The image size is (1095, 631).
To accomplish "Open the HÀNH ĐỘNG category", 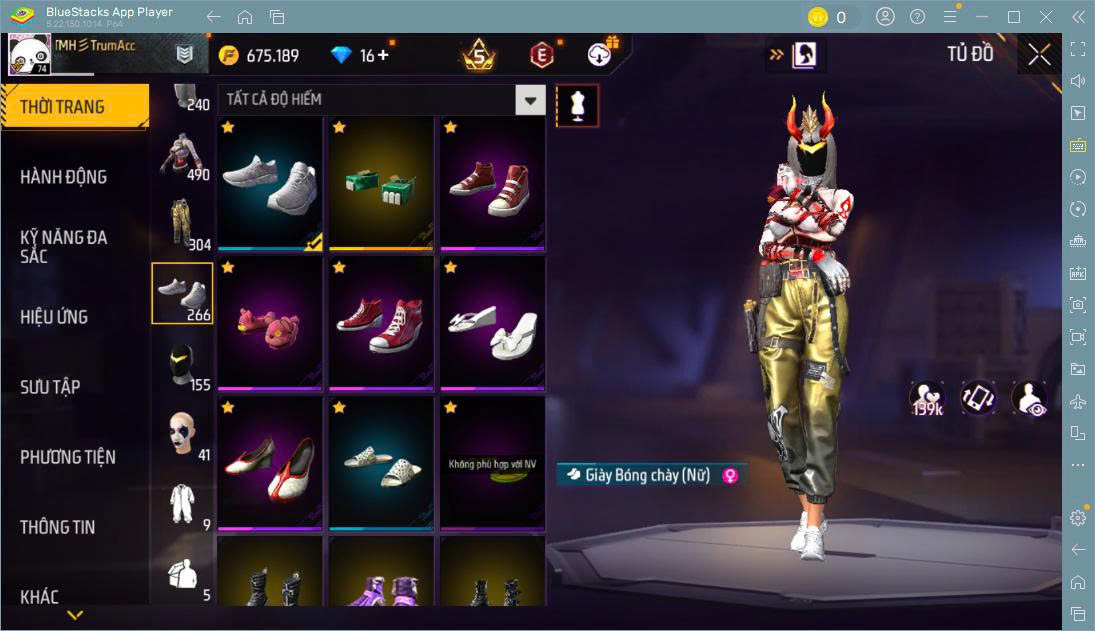I will point(64,177).
